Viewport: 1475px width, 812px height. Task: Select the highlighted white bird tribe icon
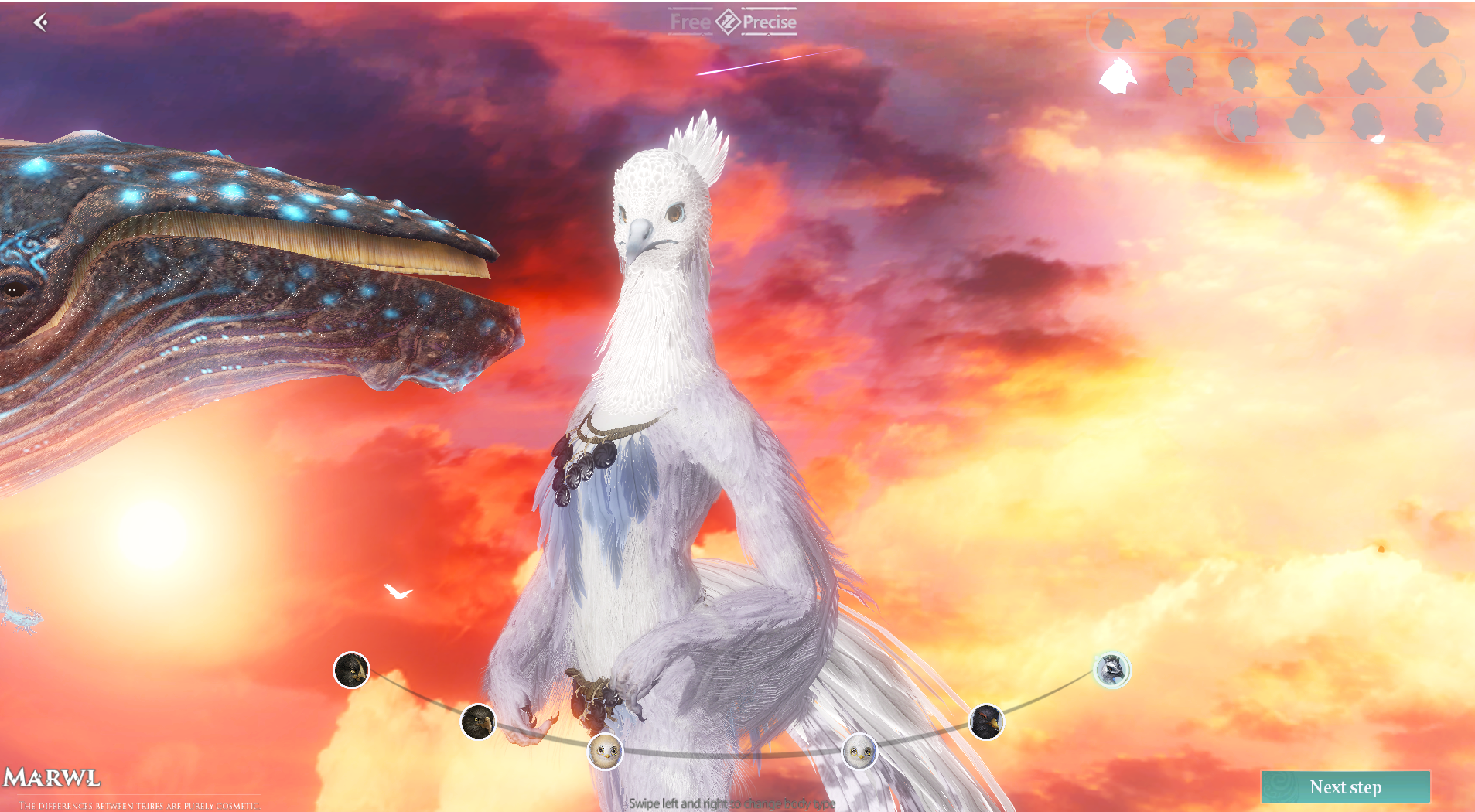(x=1118, y=76)
